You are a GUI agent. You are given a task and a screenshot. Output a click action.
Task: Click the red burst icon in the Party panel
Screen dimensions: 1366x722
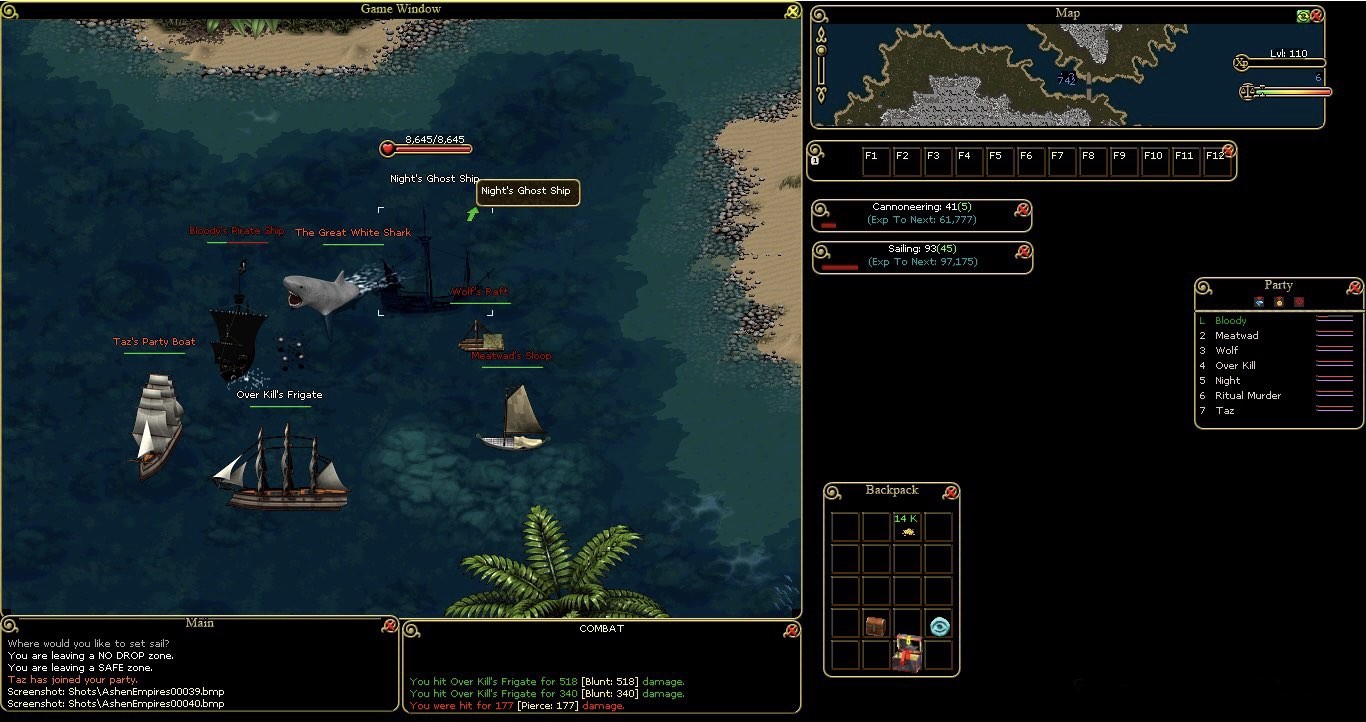coord(1298,302)
